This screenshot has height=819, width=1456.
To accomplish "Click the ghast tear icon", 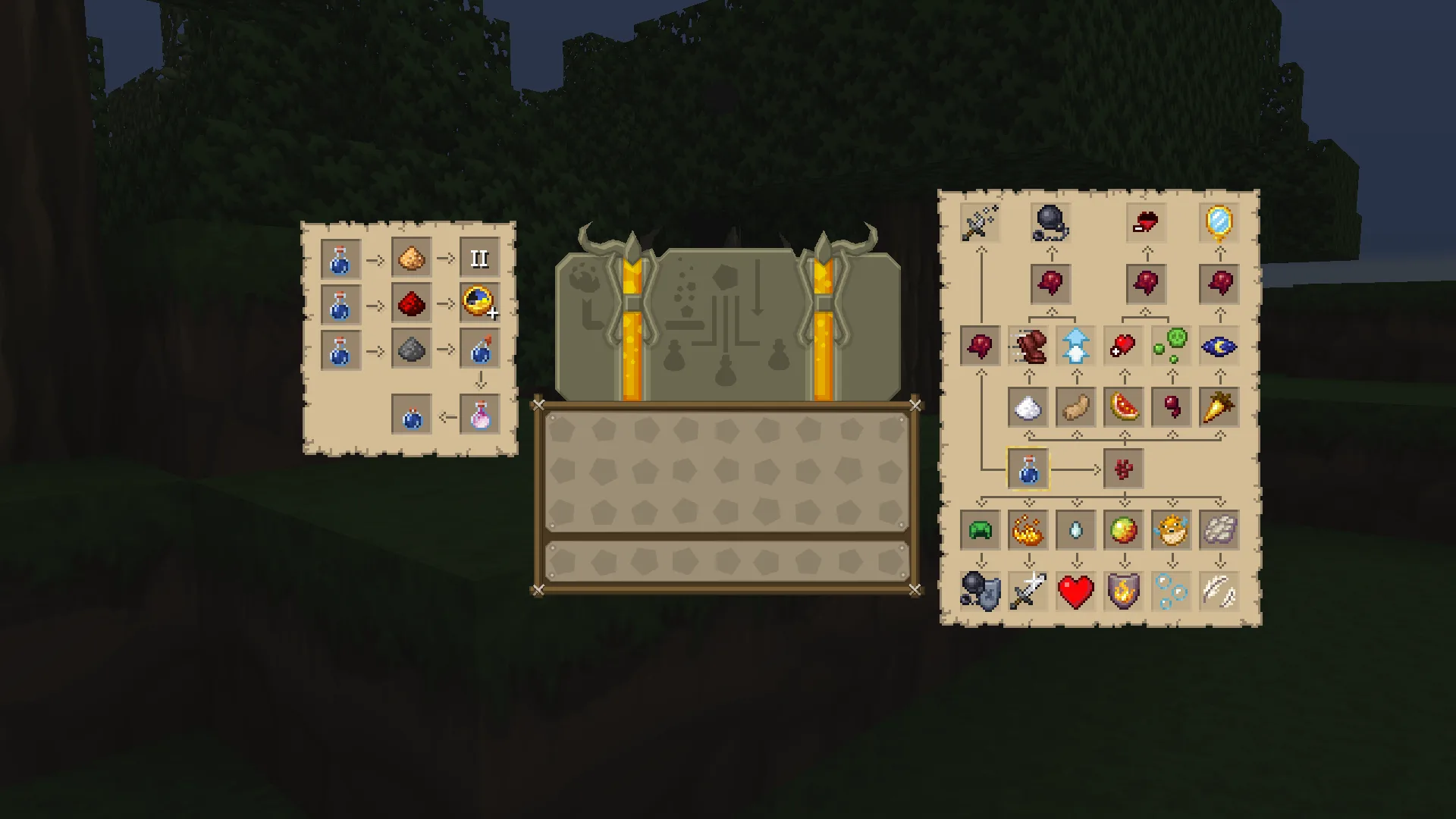I will click(1076, 529).
